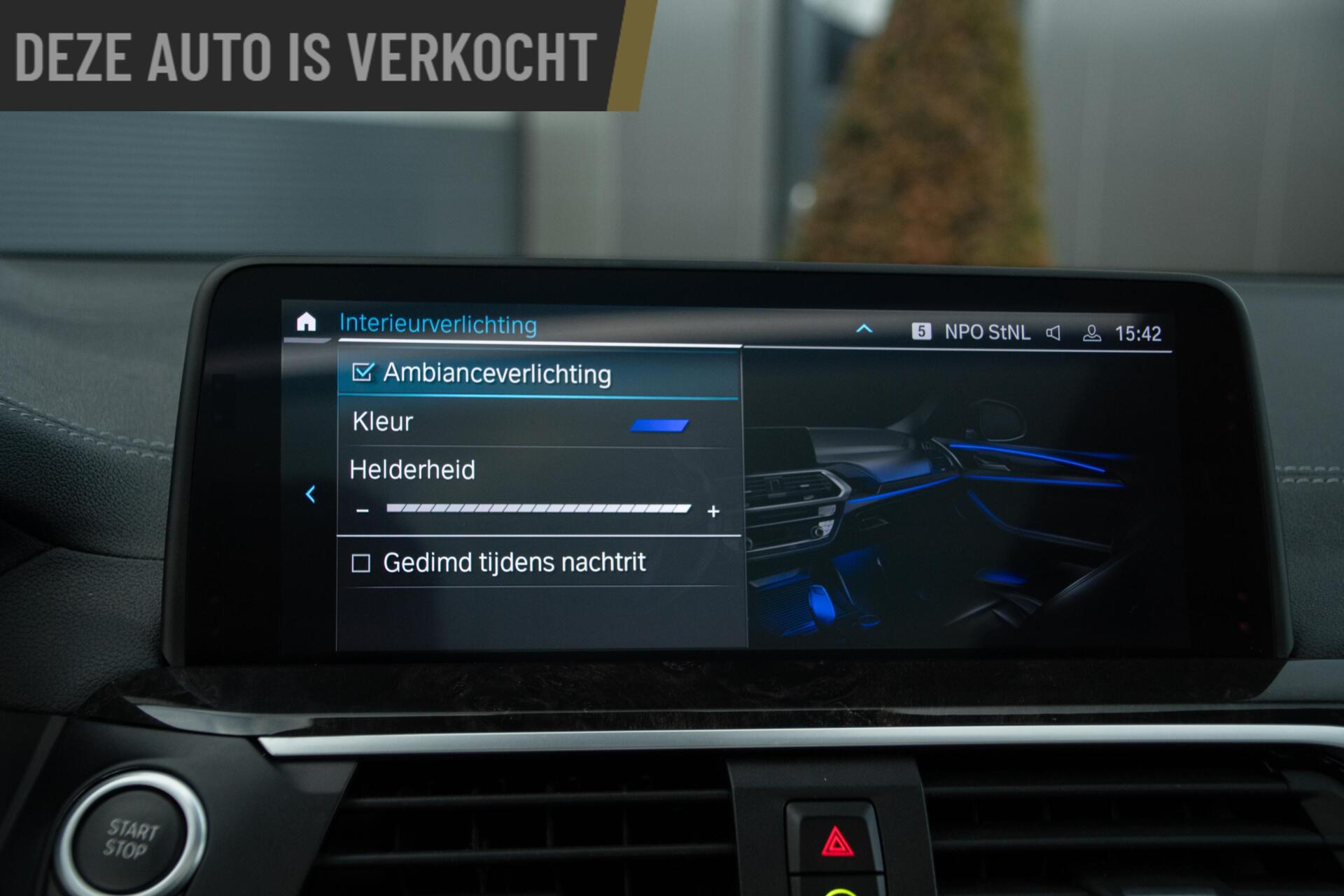Open the NPO StNL radio station
The height and width of the screenshot is (896, 1344).
[x=986, y=332]
